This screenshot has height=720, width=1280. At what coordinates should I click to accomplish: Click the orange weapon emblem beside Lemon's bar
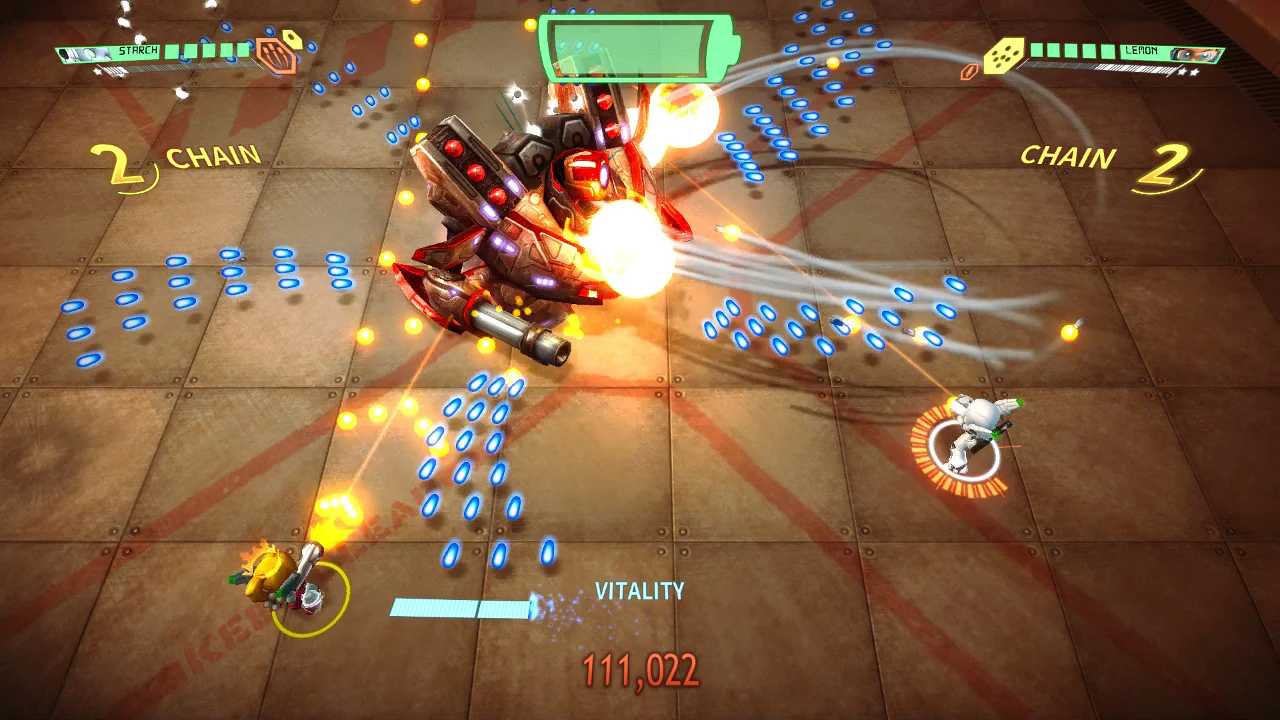tap(968, 71)
